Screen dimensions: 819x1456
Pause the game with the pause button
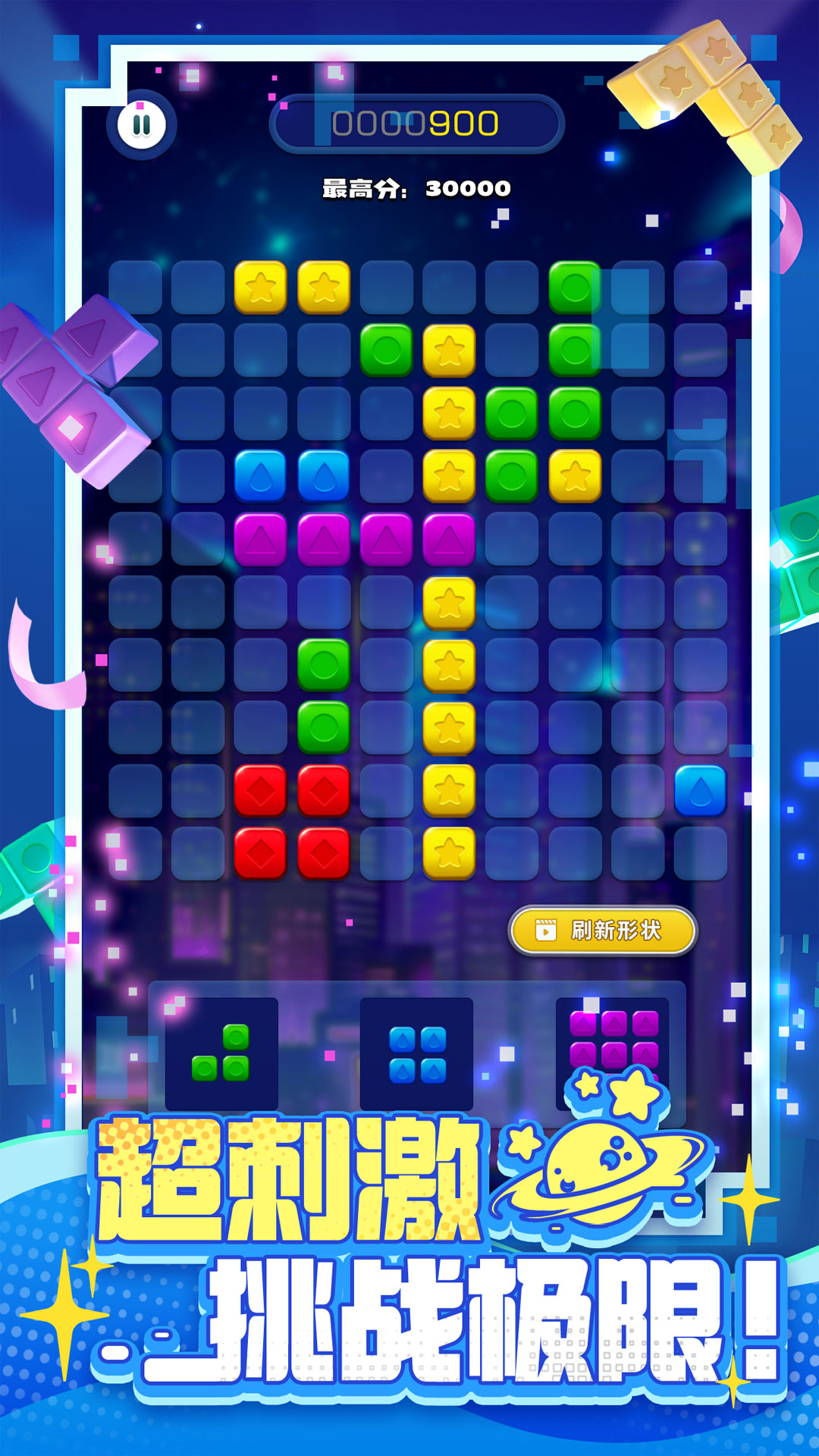point(142,124)
